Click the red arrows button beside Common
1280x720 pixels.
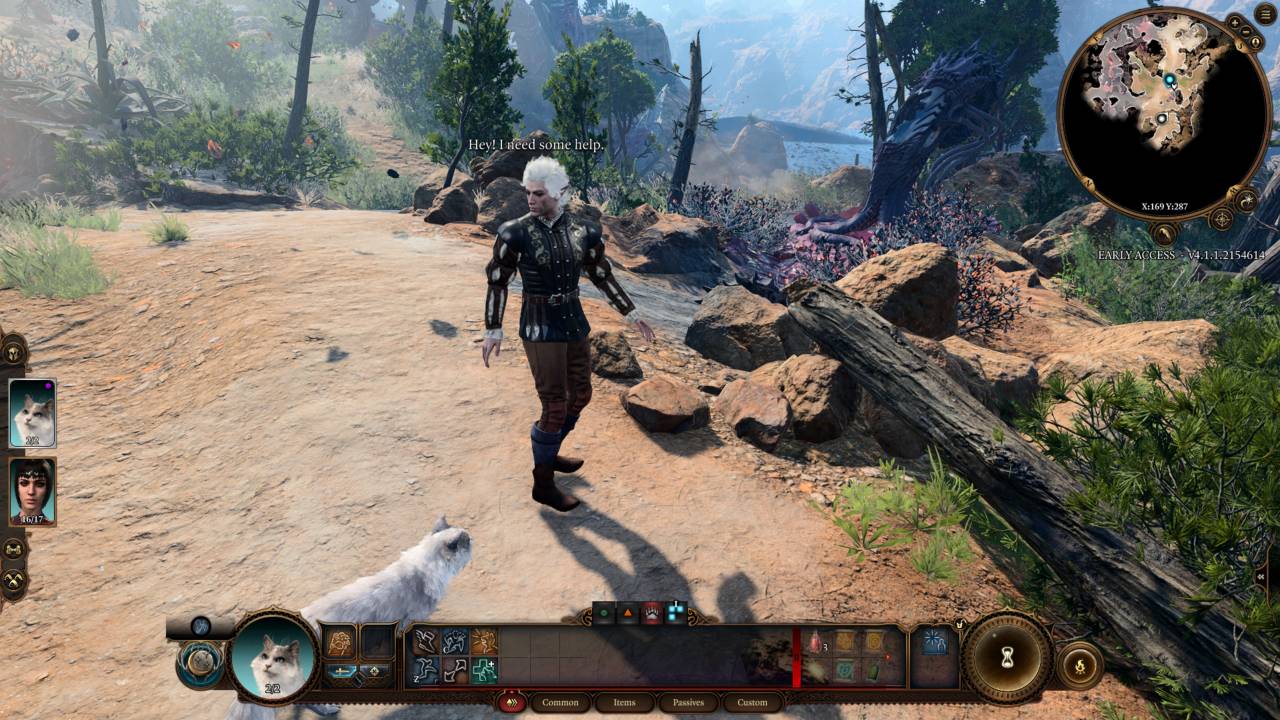tap(512, 703)
